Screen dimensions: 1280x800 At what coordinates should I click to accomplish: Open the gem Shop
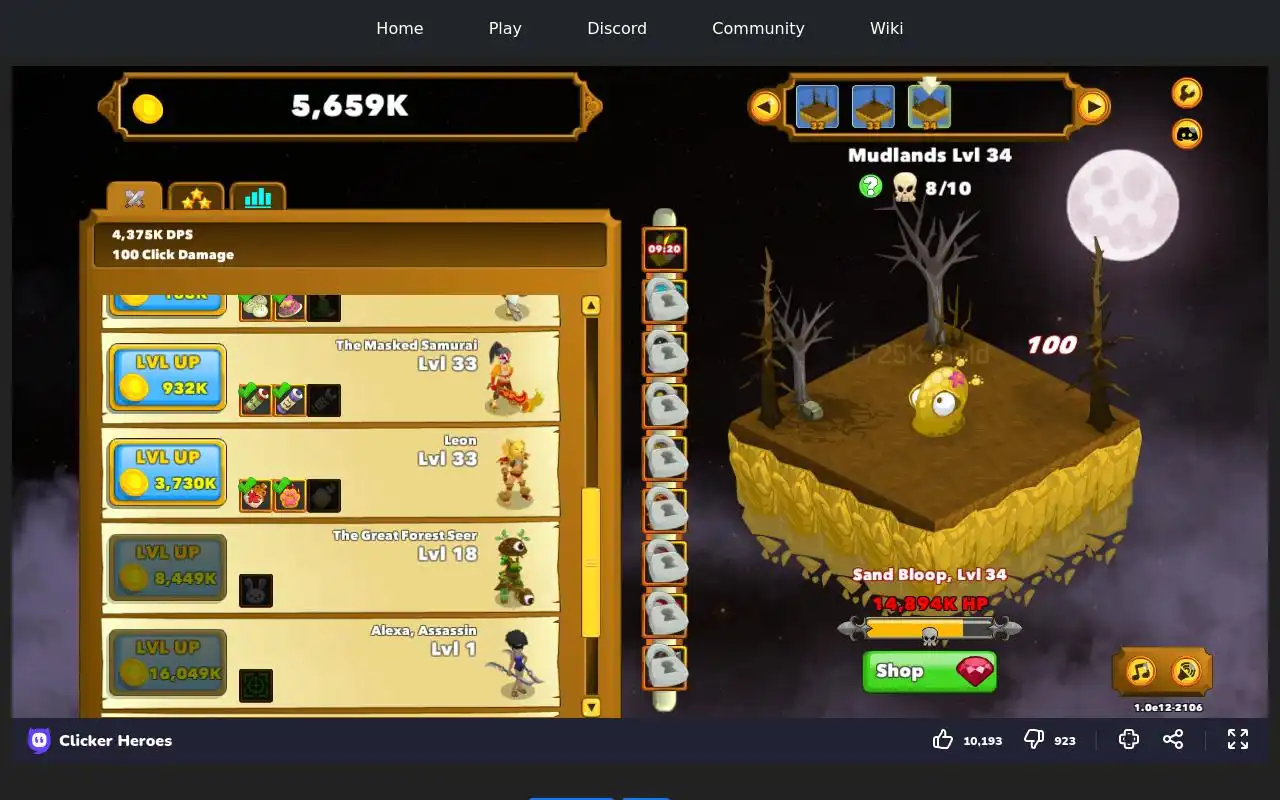[929, 671]
